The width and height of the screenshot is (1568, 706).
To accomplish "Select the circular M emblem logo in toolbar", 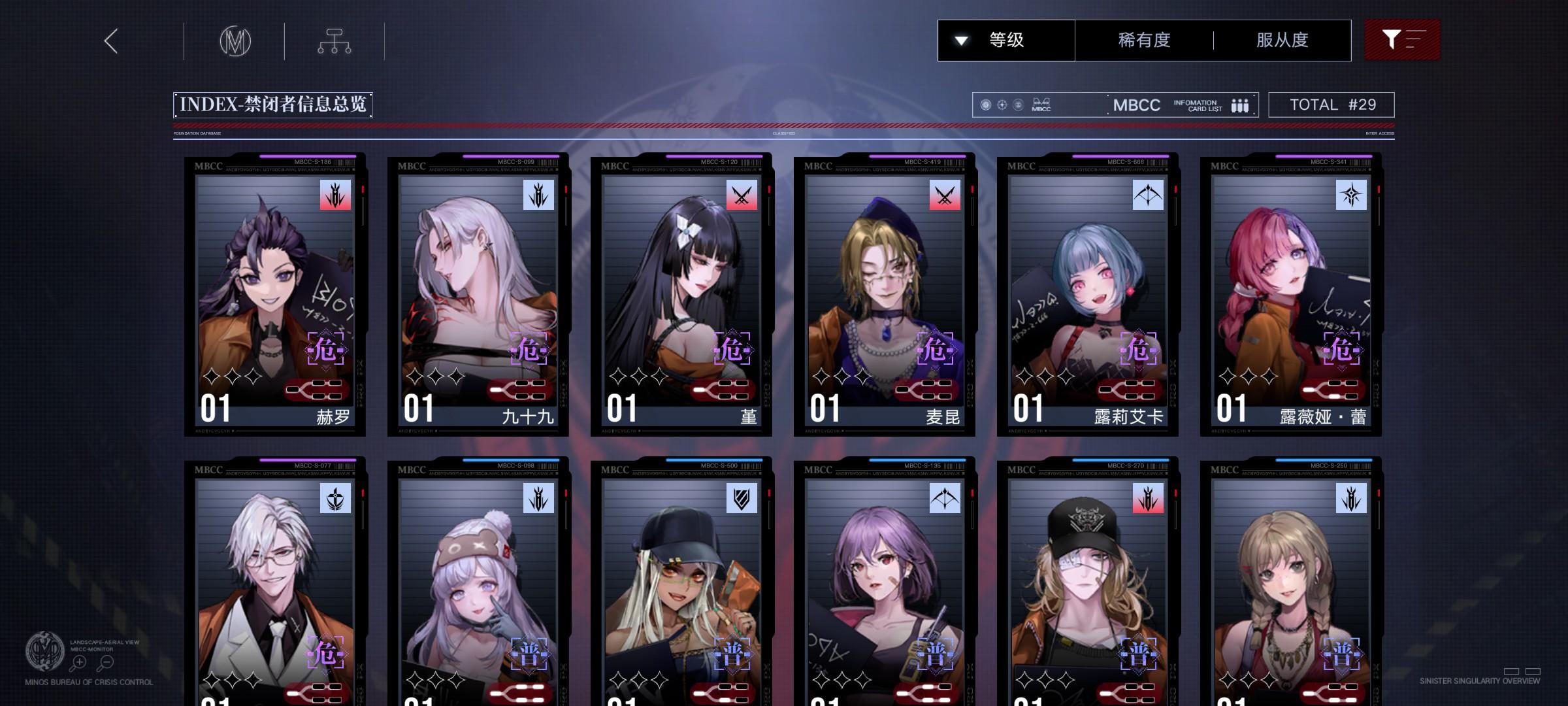I will pyautogui.click(x=237, y=41).
